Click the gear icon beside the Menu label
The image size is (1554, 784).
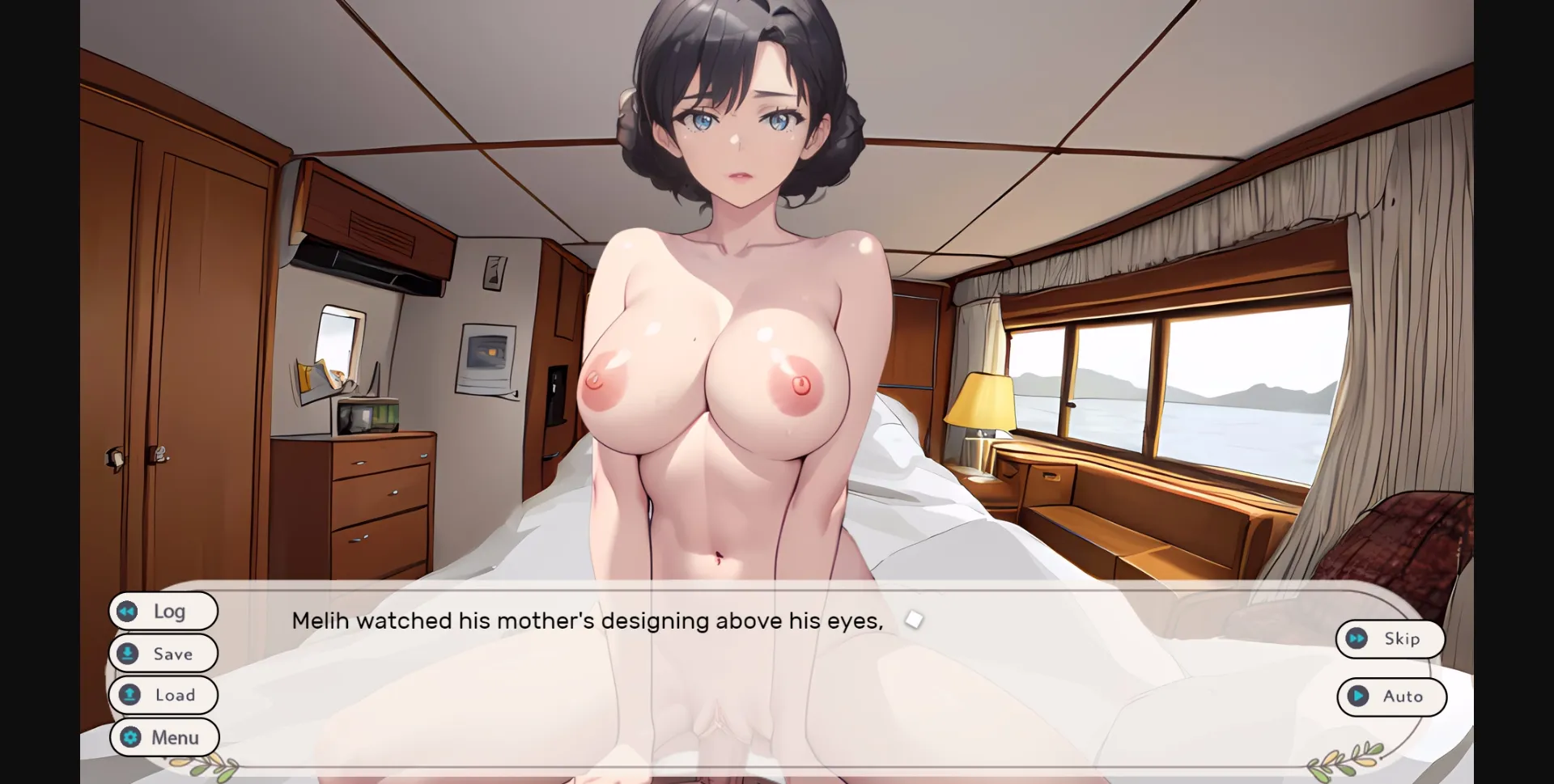tap(129, 737)
